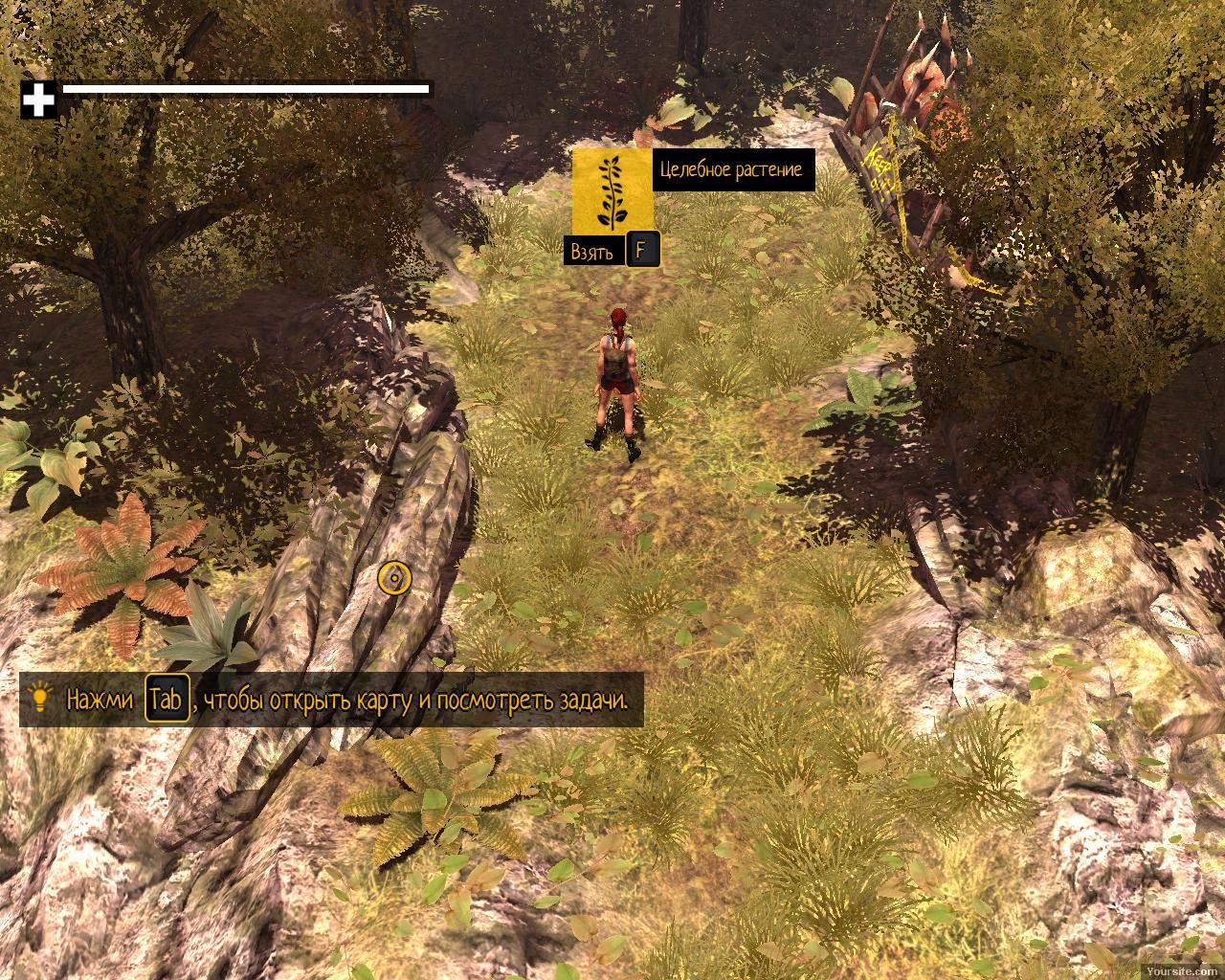Select the yellow healing plant icon

click(612, 189)
